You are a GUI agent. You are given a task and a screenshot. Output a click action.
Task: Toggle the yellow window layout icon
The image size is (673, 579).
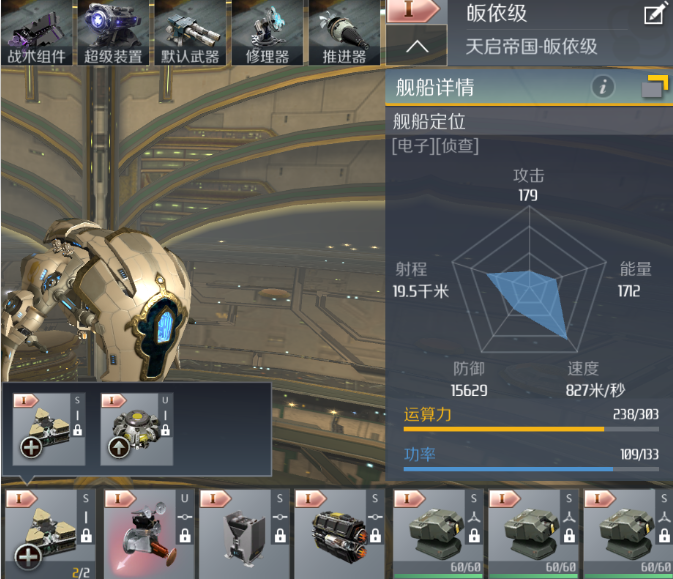point(655,87)
